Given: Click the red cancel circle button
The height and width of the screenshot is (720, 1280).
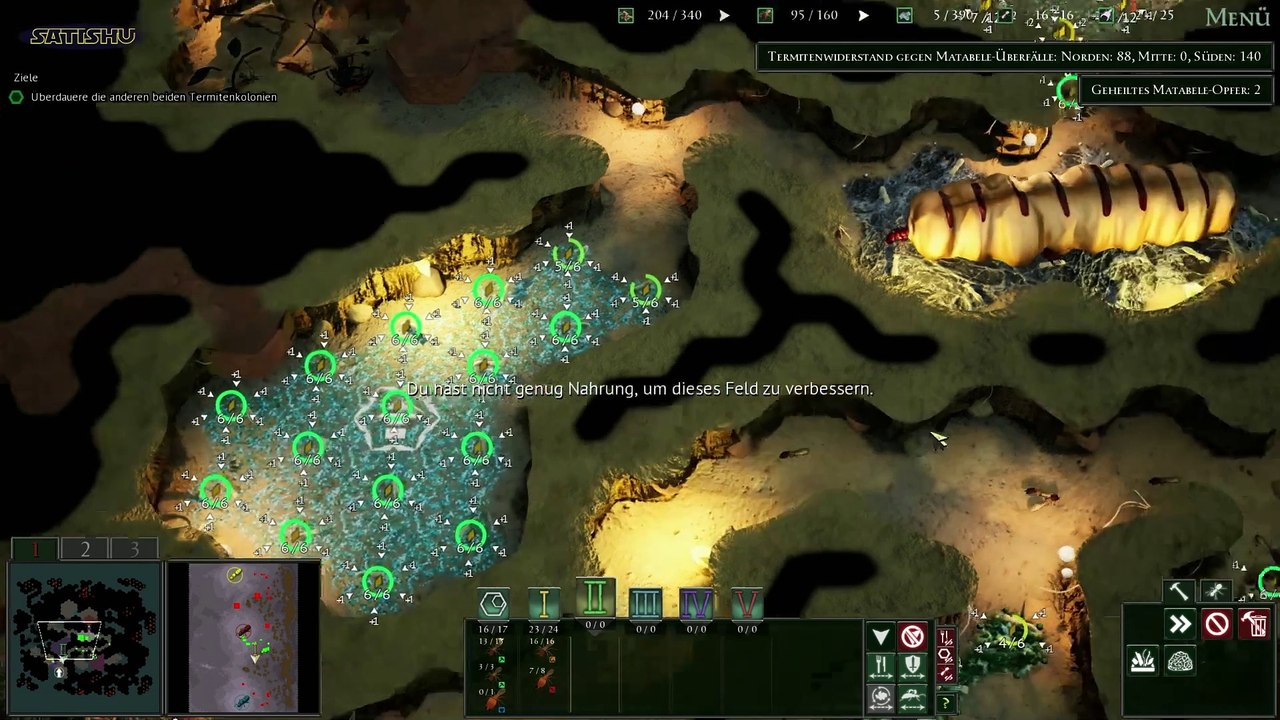Looking at the screenshot, I should pyautogui.click(x=1216, y=625).
